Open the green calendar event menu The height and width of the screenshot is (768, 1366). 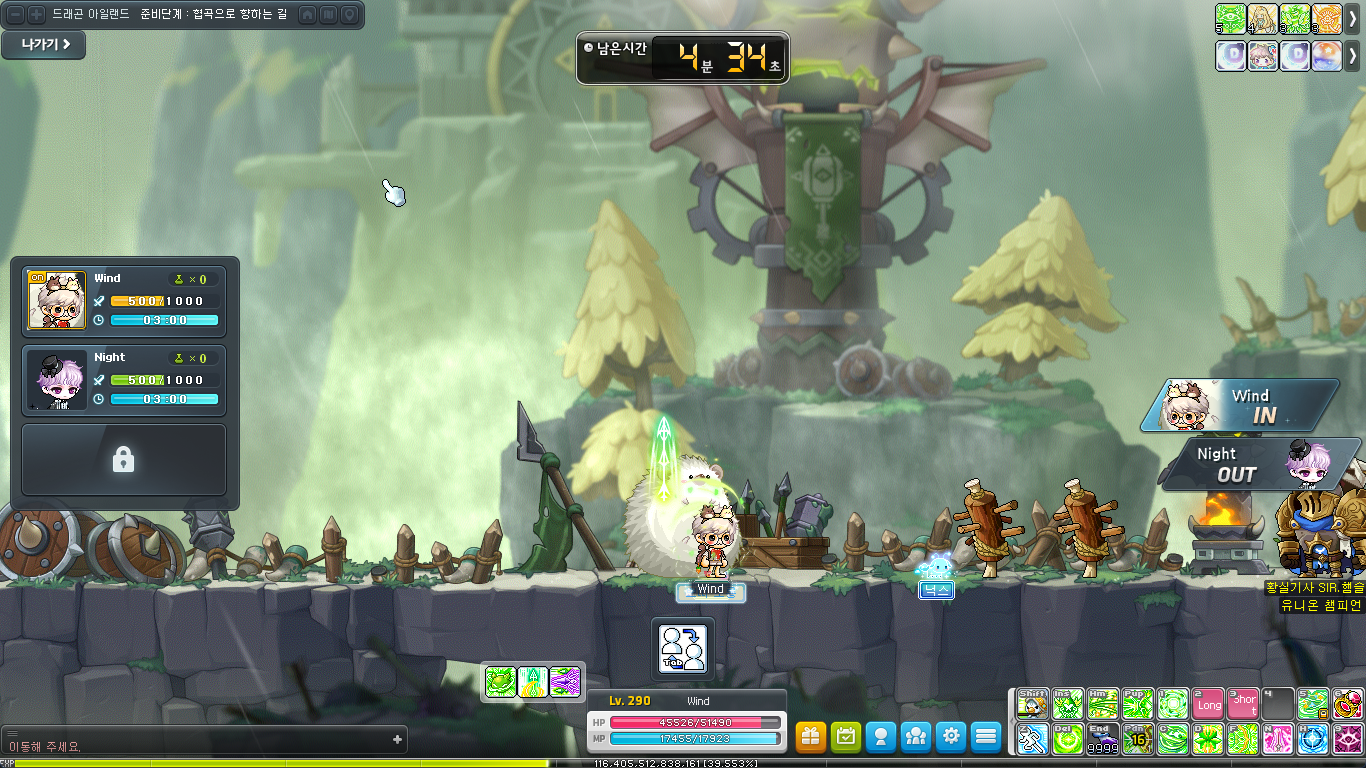tap(846, 737)
